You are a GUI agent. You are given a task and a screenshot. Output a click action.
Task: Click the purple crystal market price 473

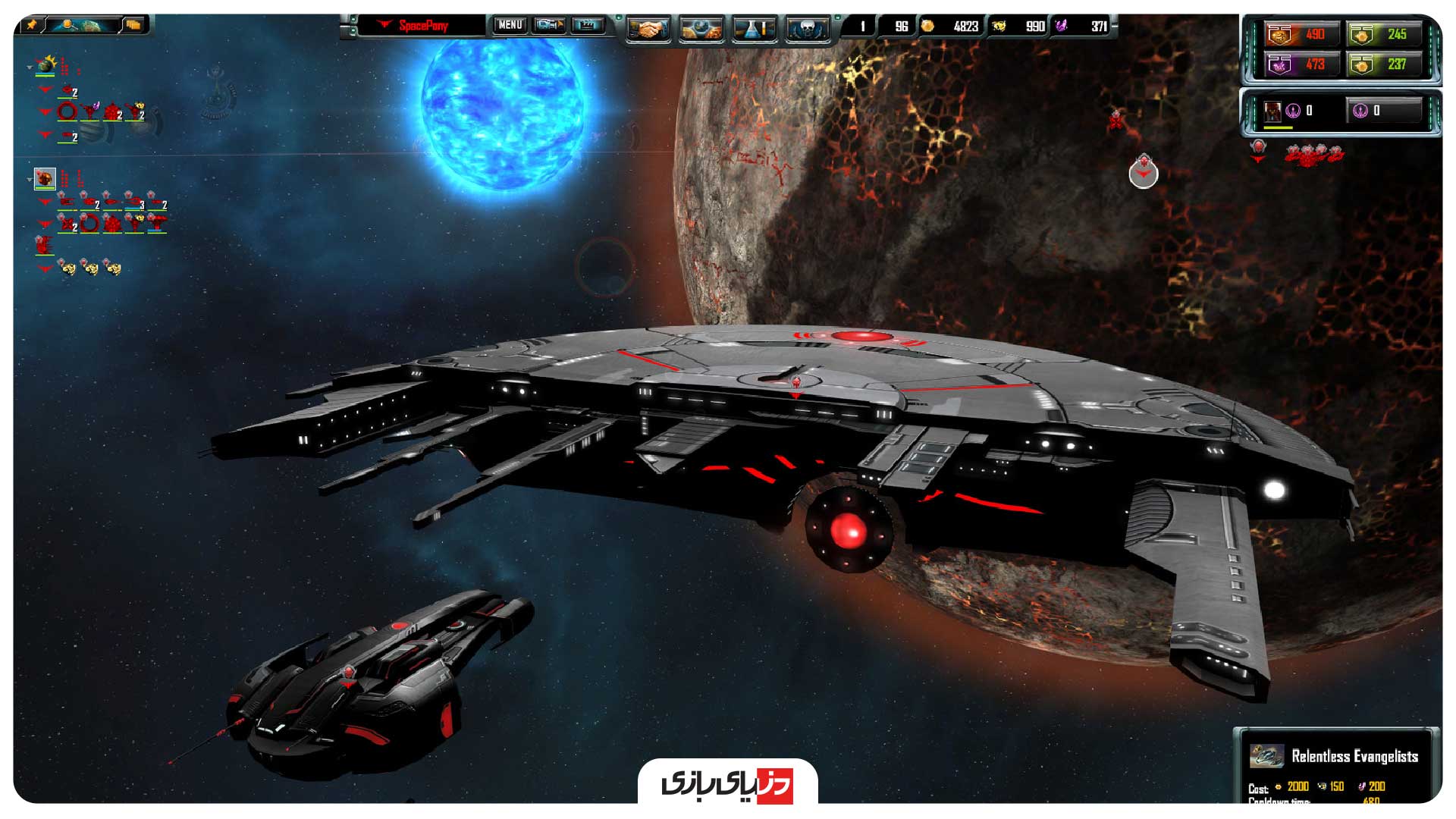pos(1299,64)
